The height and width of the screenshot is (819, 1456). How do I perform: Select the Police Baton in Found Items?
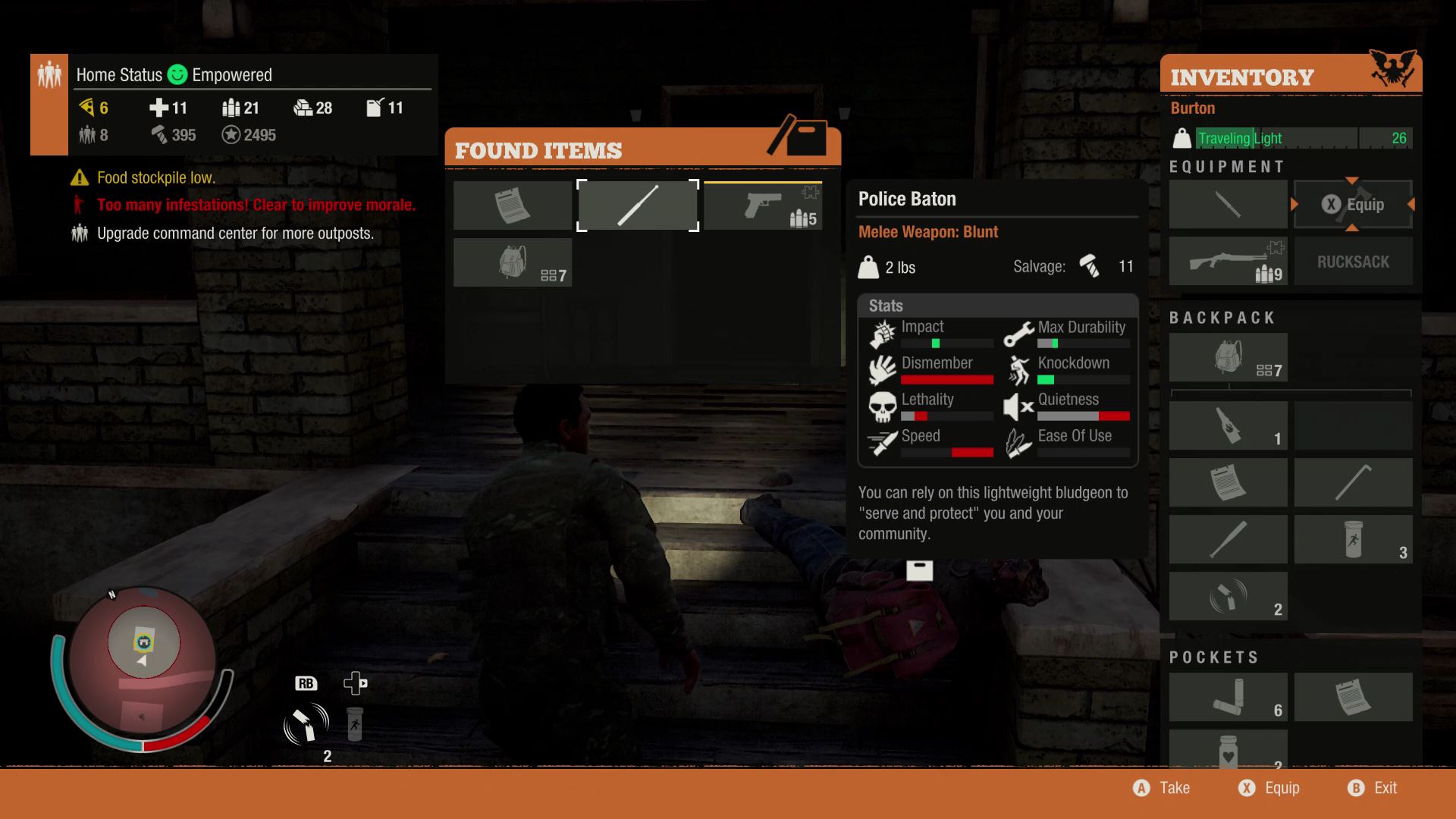coord(638,205)
